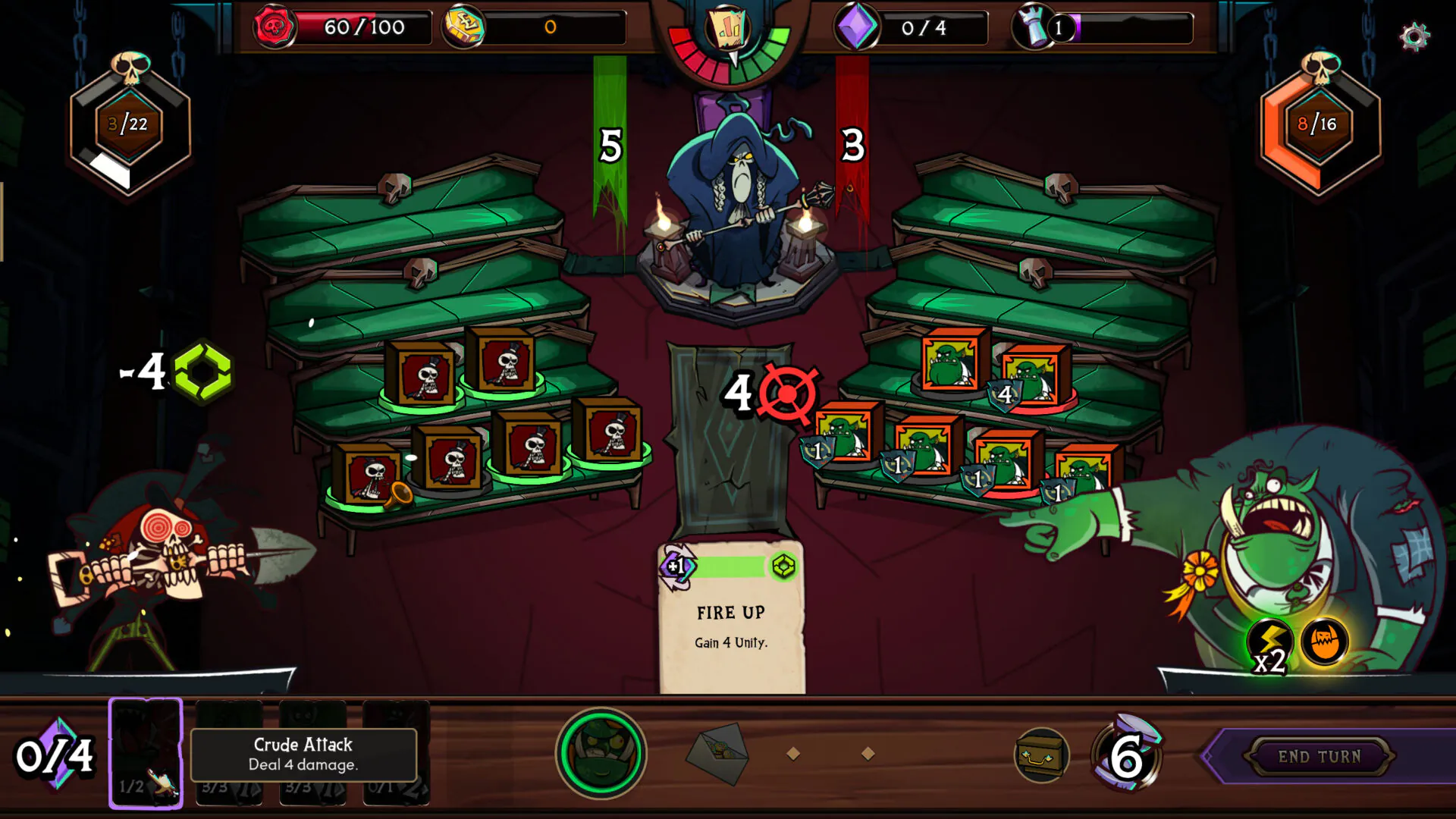Check the skull deck counter showing 3/22

[x=128, y=124]
